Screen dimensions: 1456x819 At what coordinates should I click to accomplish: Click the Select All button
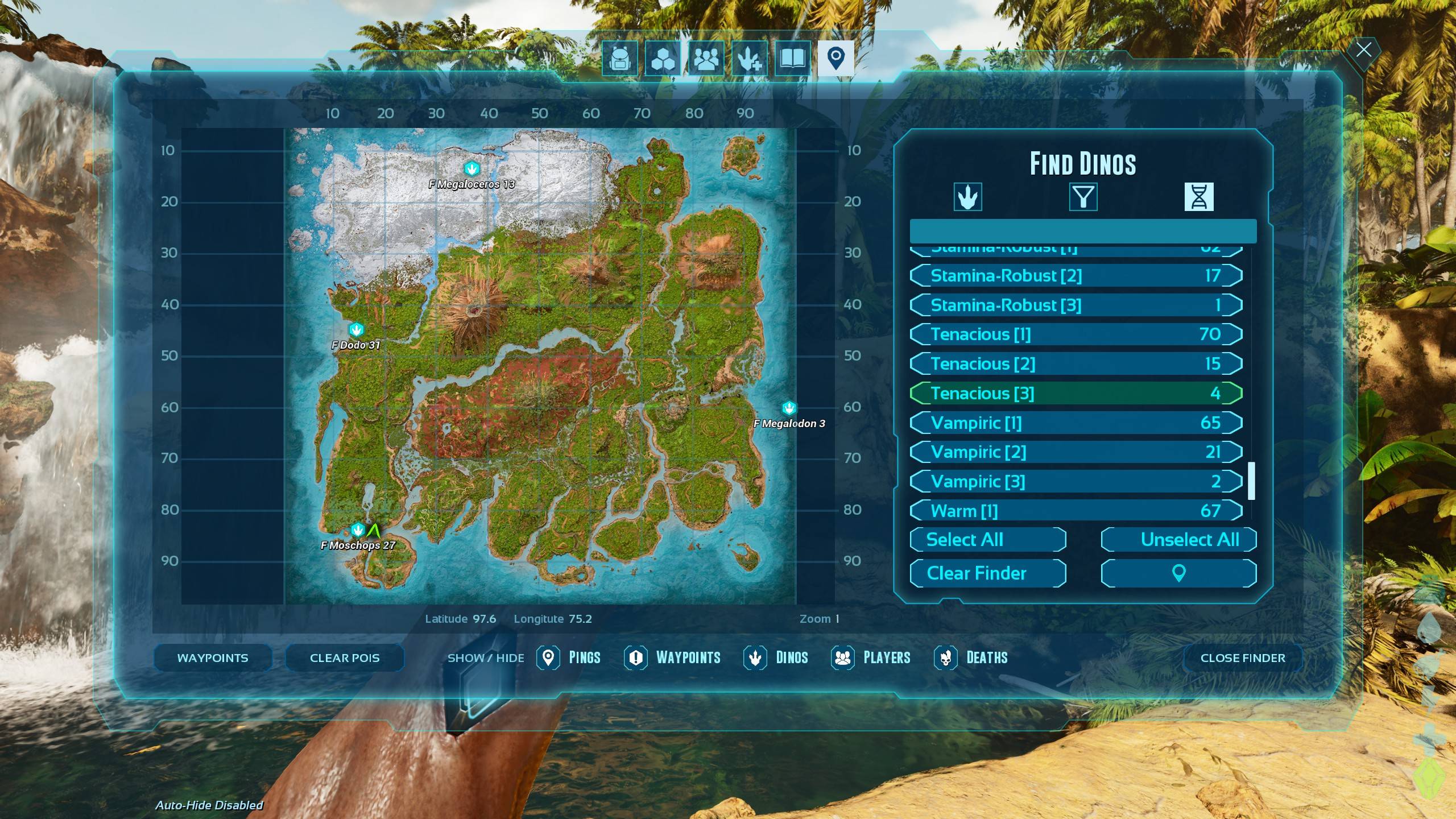click(x=988, y=539)
